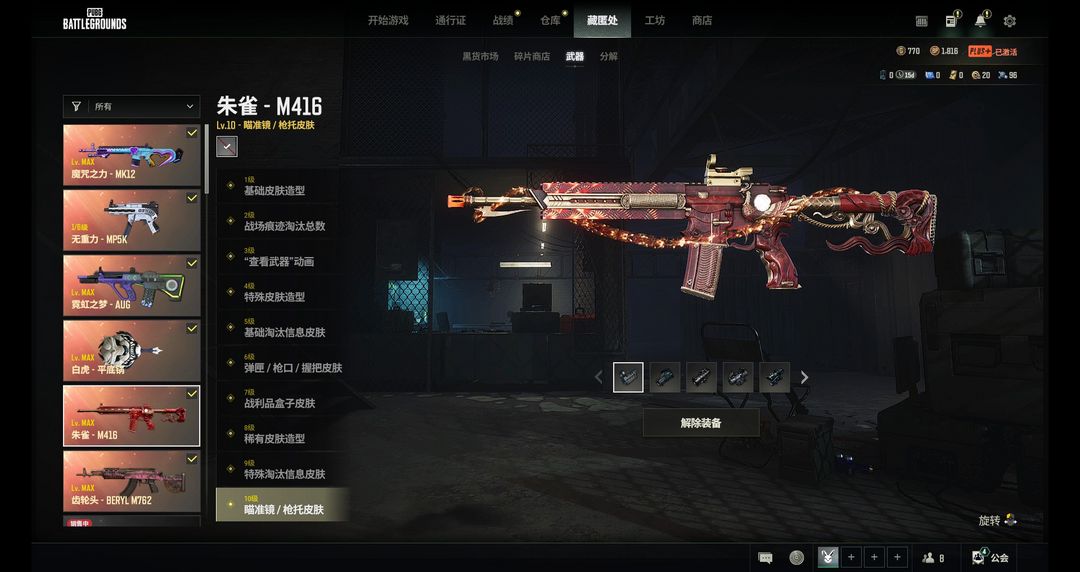The width and height of the screenshot is (1080, 572).
Task: Open the 所有 weapon filter dropdown
Action: [x=131, y=107]
